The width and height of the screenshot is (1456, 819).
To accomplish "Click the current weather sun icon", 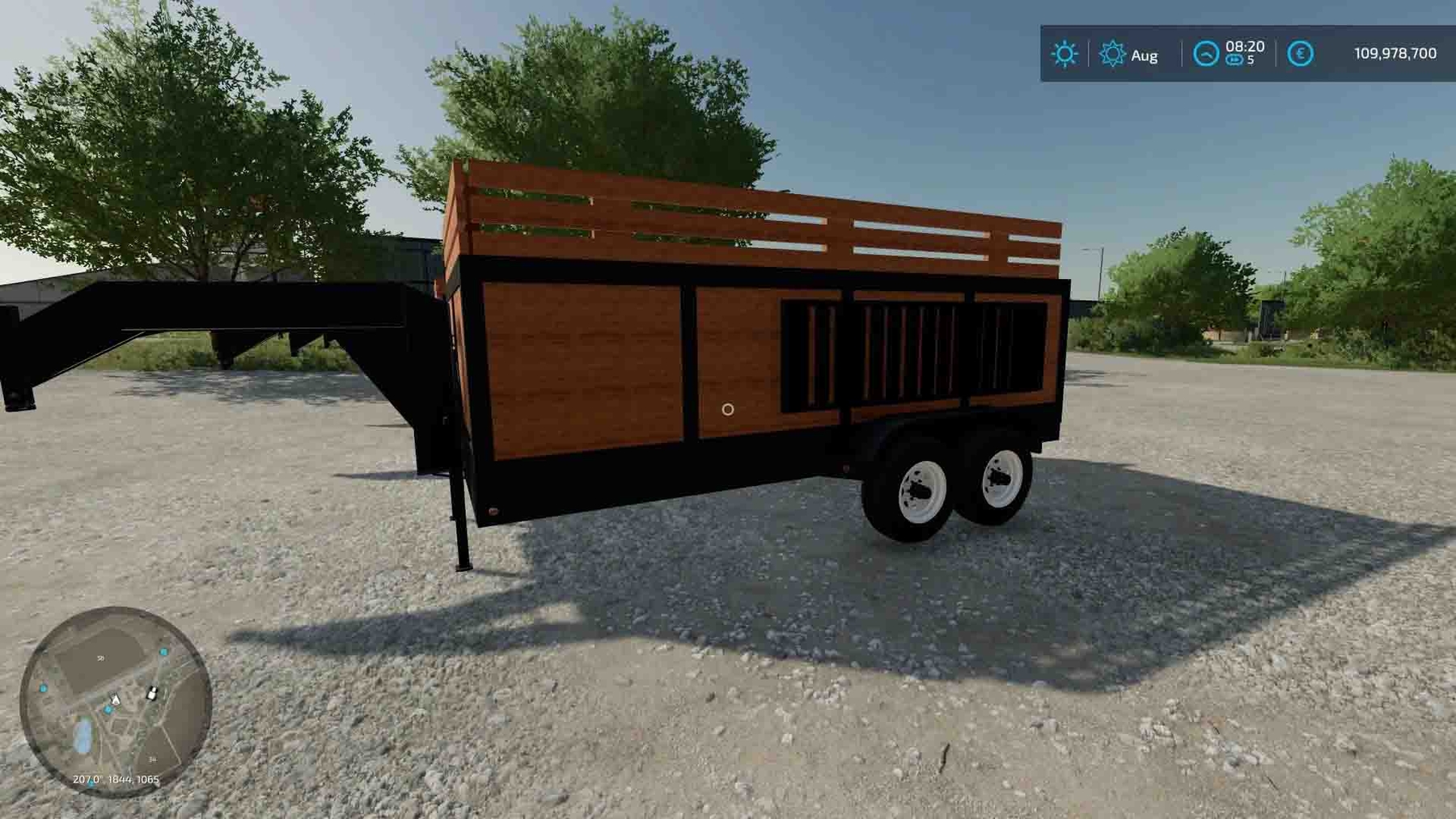I will click(x=1065, y=53).
